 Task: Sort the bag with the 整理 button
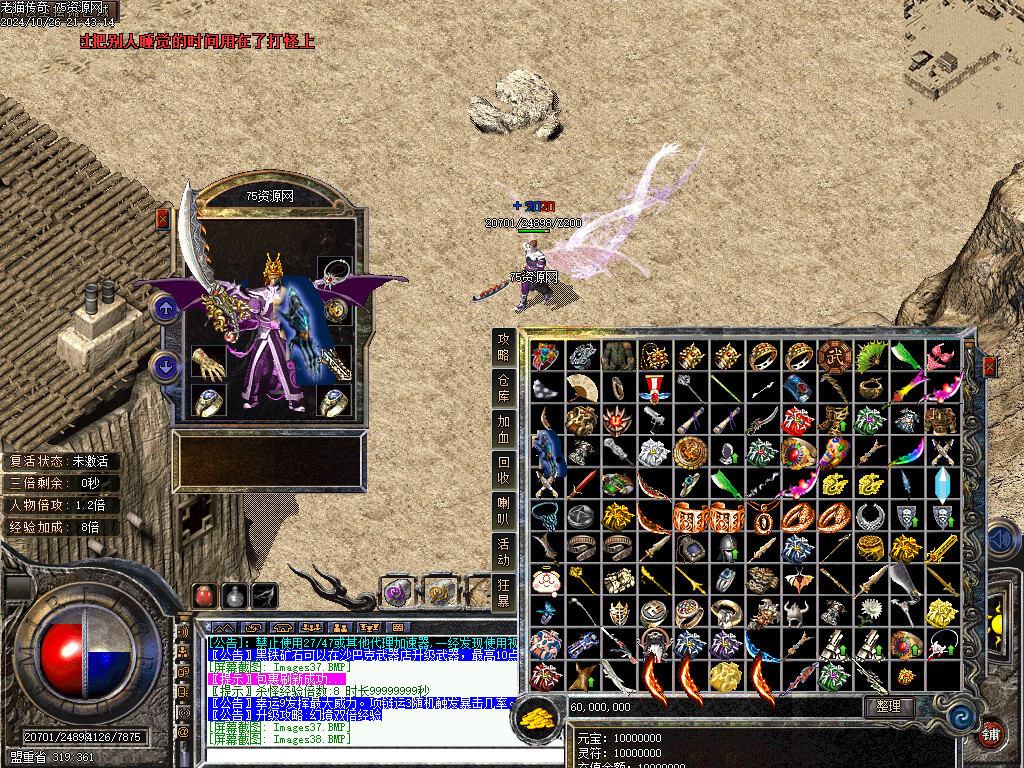[x=888, y=706]
